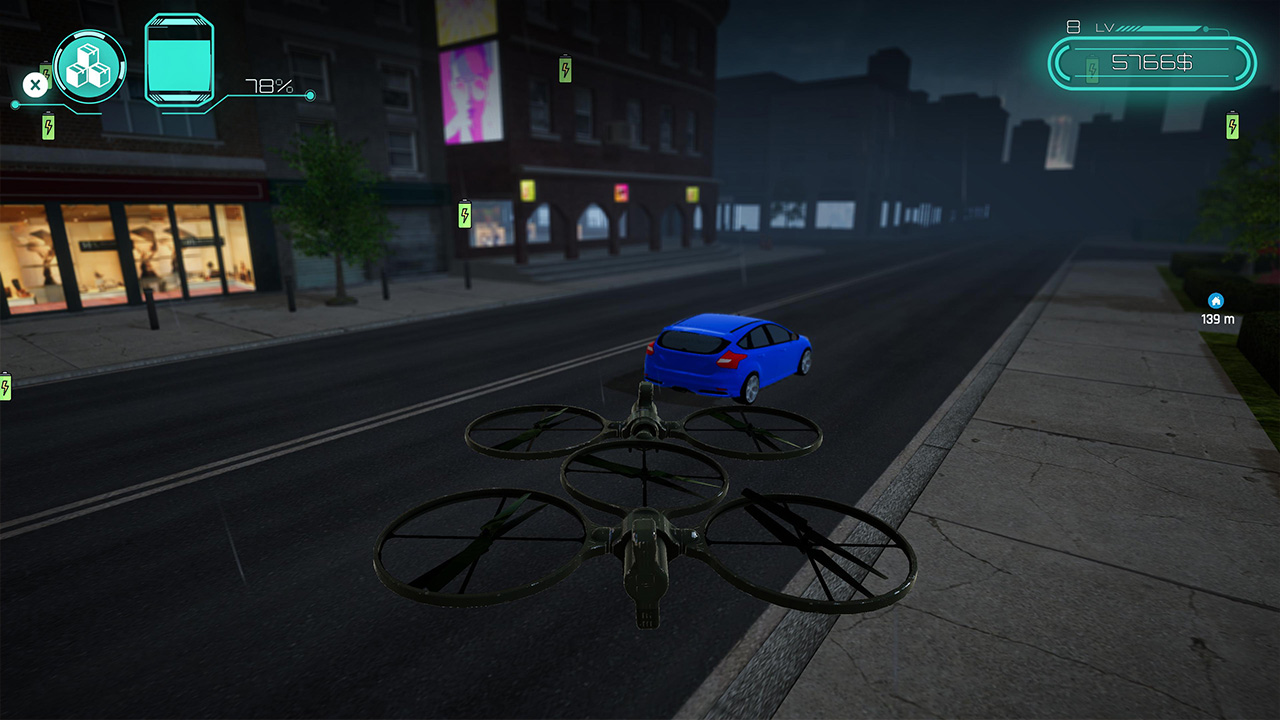Click the battery pickup on the far-right building

(1232, 125)
